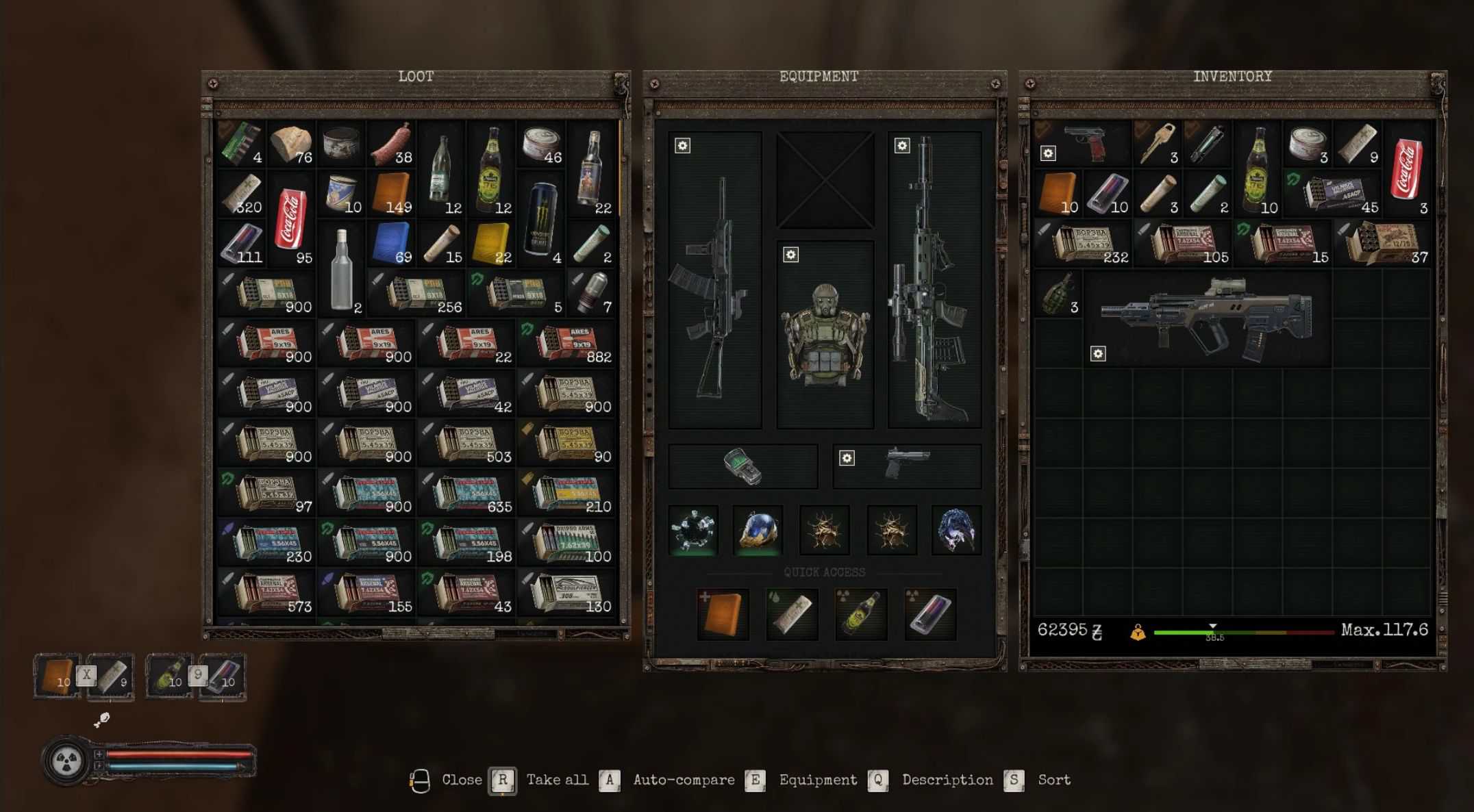Select the Coca-Cola can in inventory

point(1406,169)
